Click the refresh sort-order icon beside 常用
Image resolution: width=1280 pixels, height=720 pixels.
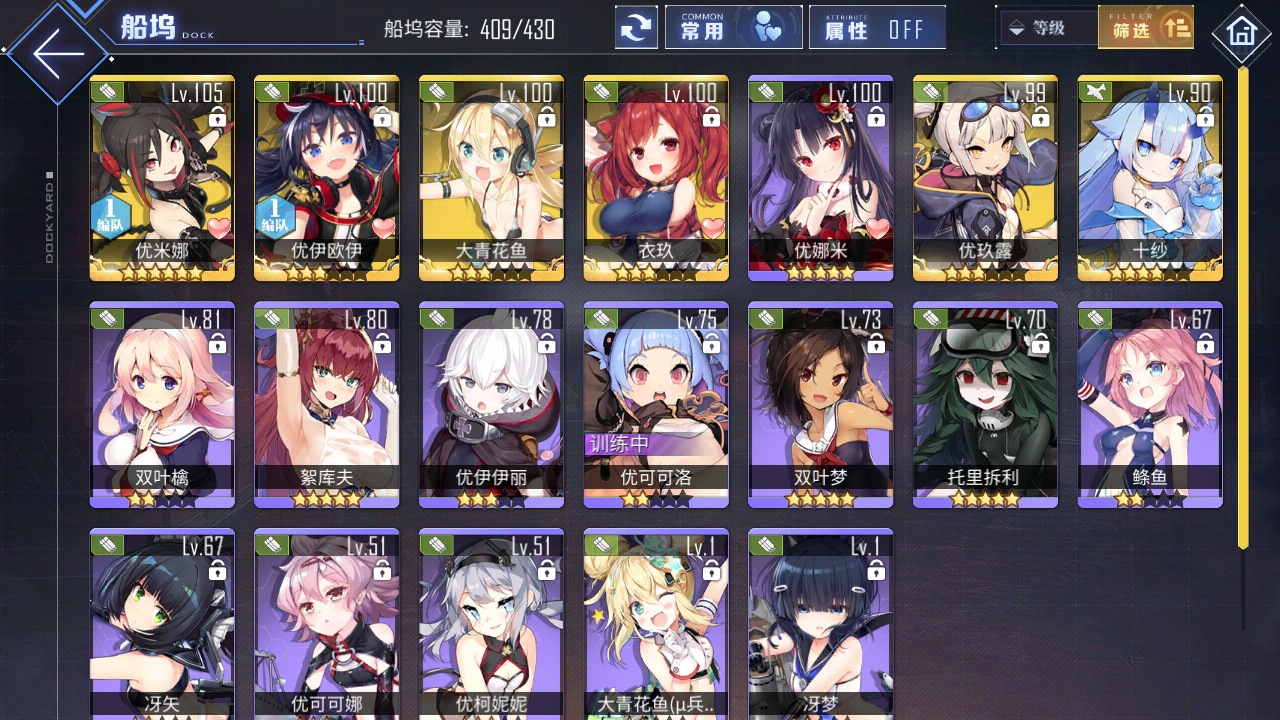(637, 27)
